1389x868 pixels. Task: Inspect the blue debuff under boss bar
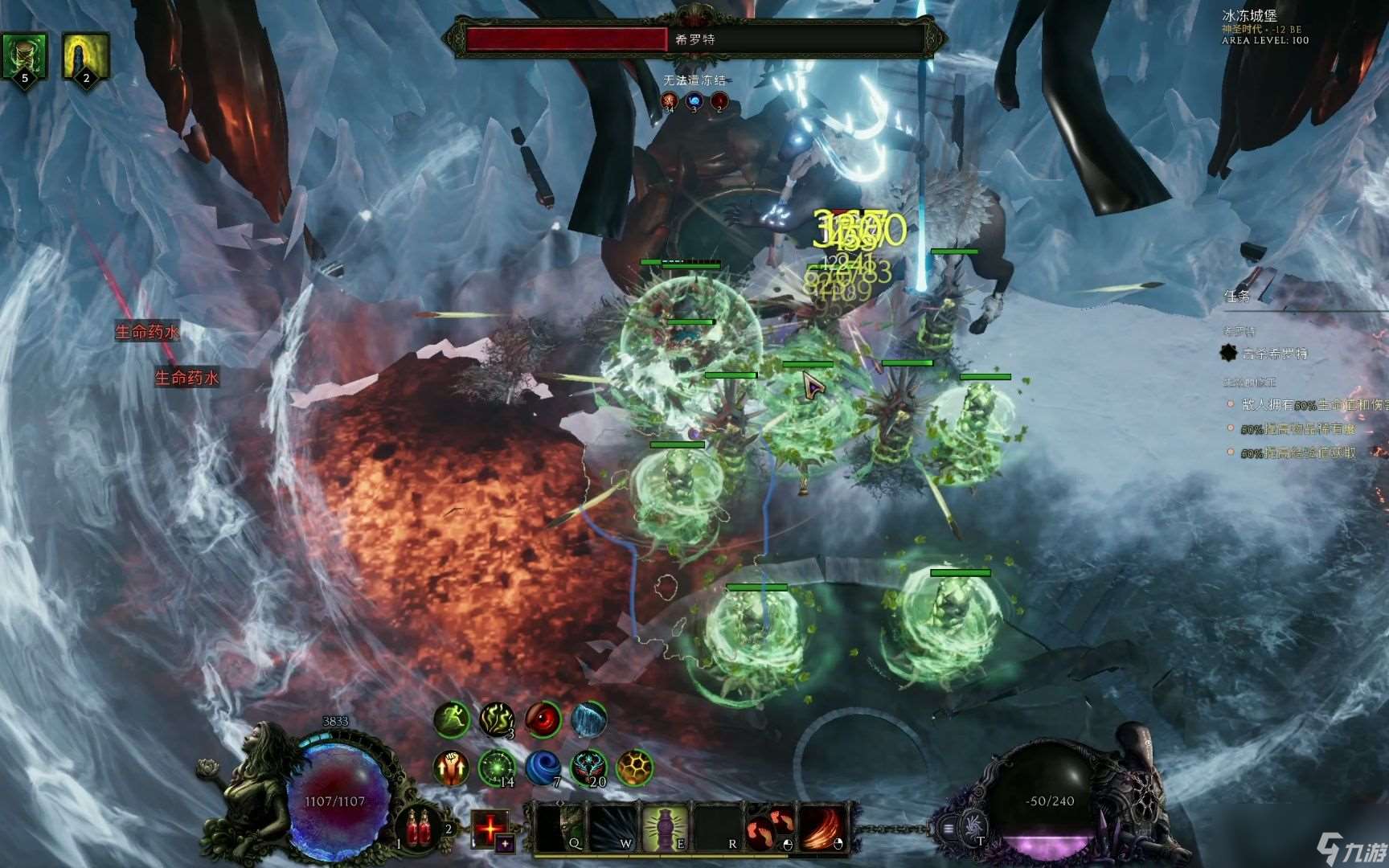point(694,101)
